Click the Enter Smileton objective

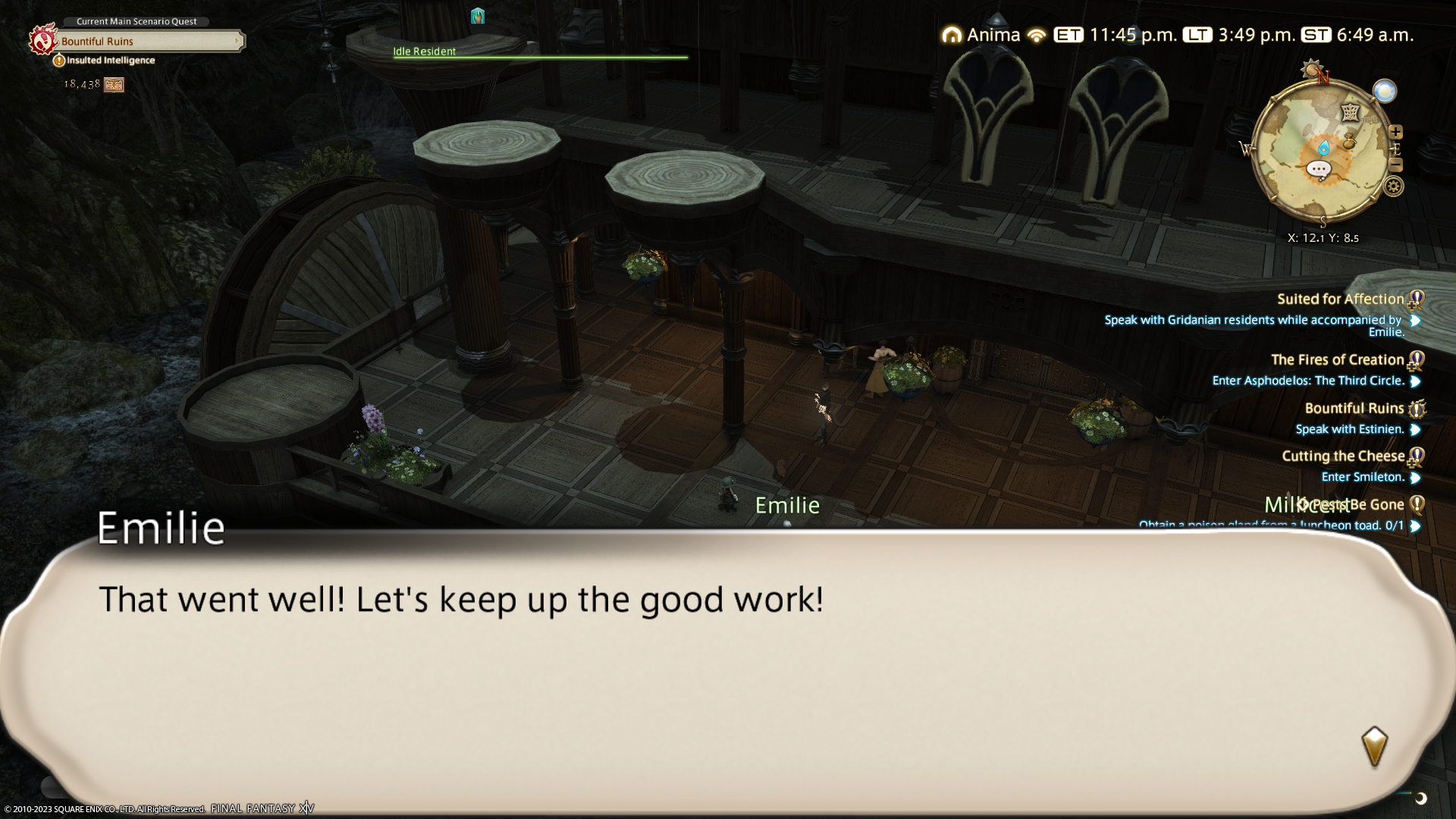[1362, 477]
